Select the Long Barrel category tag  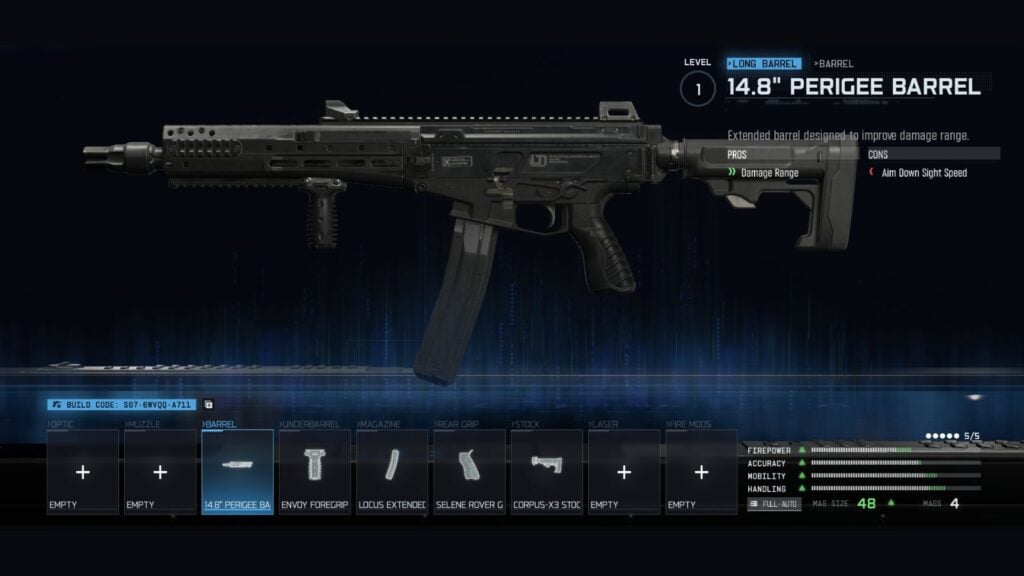[x=764, y=63]
